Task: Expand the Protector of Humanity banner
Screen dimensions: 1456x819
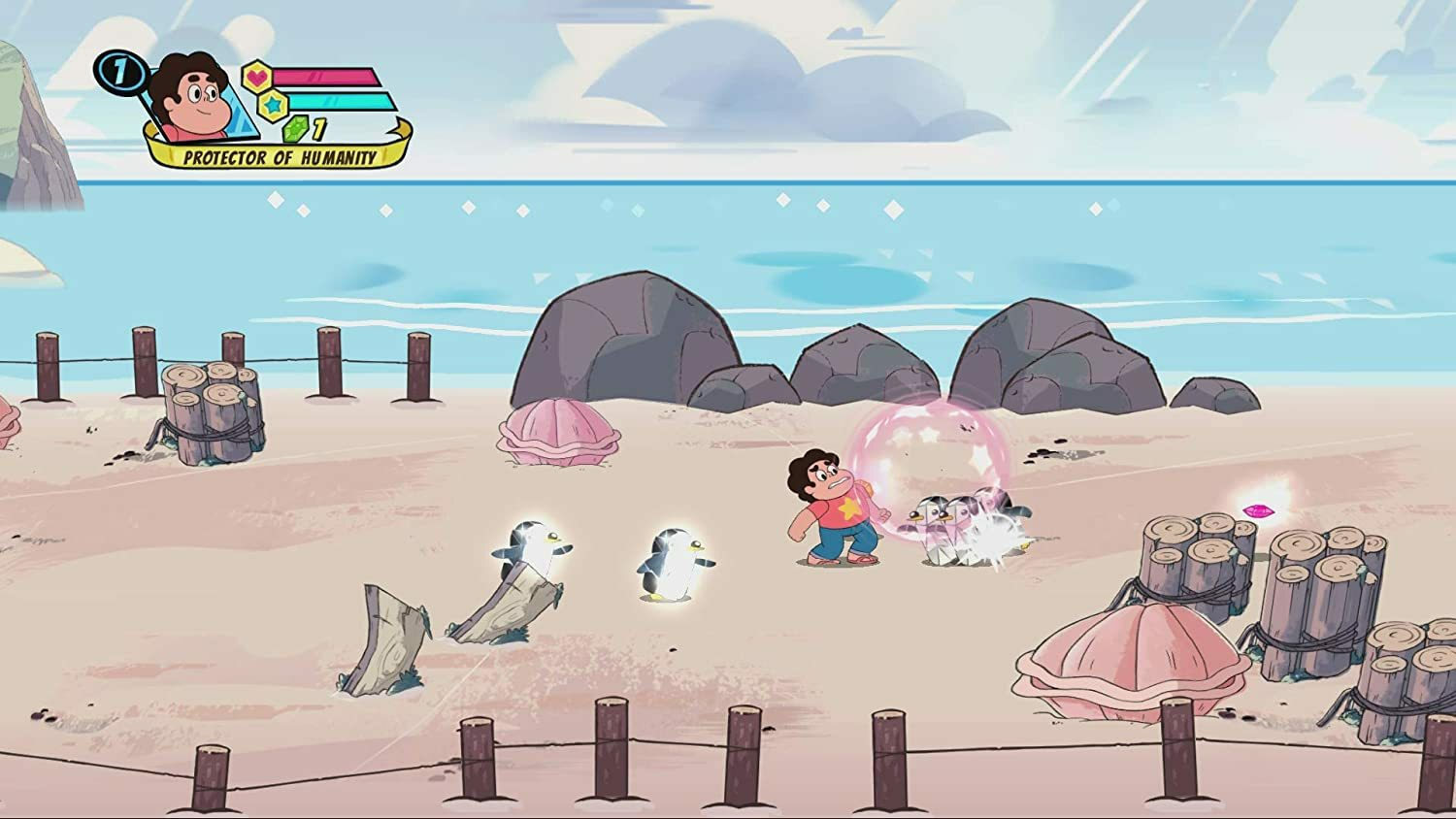Action: (x=281, y=154)
